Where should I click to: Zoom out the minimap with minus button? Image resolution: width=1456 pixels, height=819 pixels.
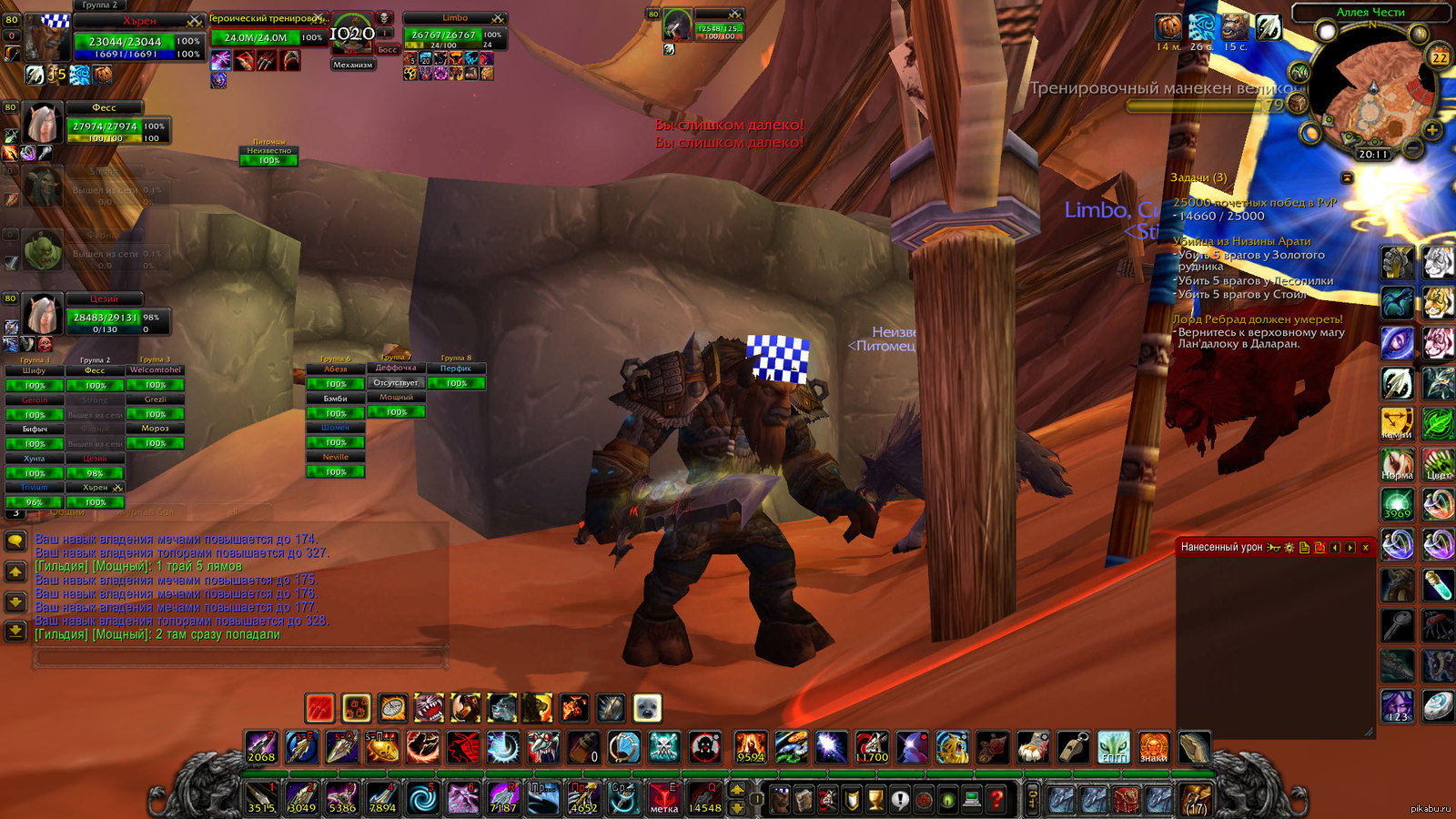[1413, 147]
